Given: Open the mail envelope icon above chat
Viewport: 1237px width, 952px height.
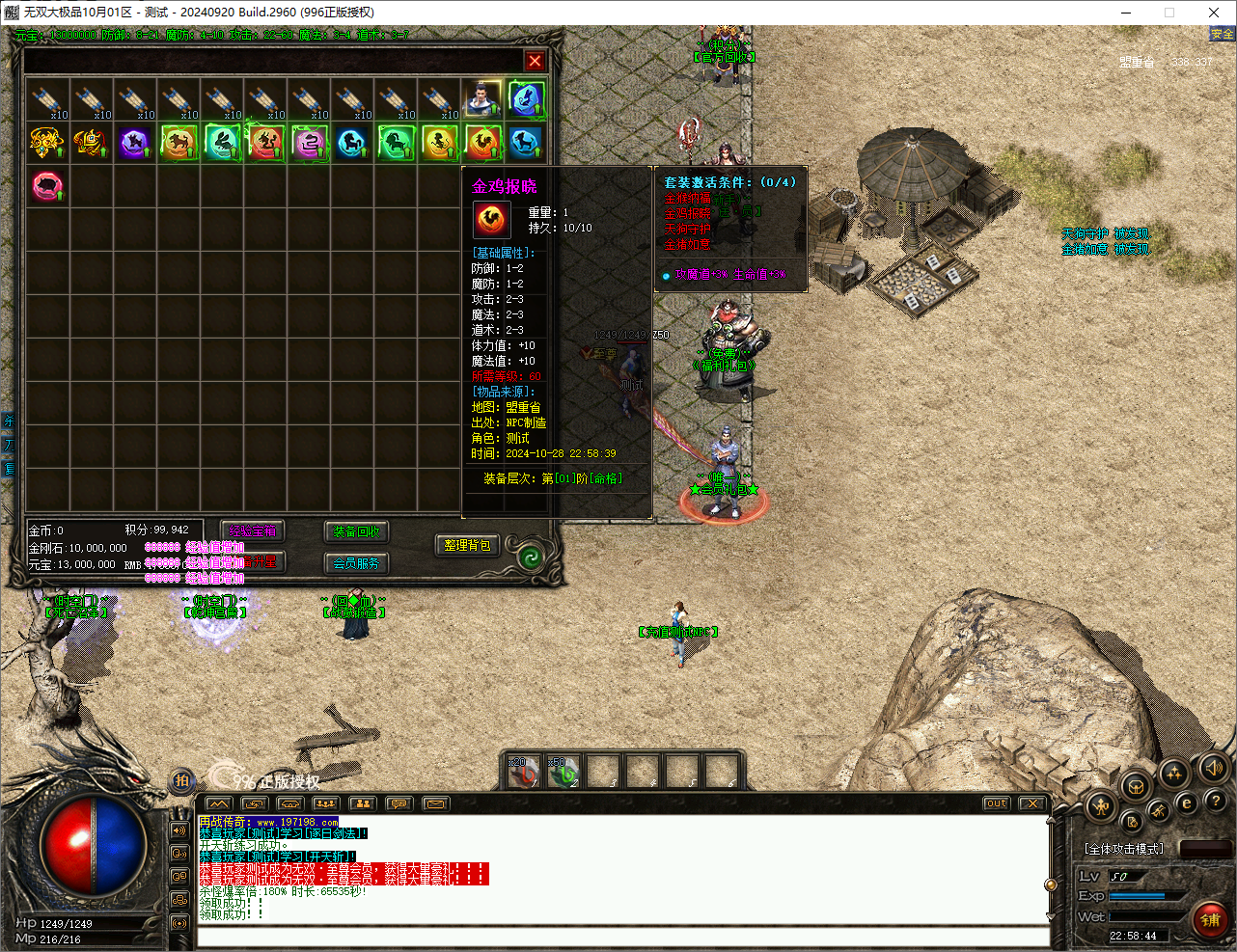Looking at the screenshot, I should [x=436, y=802].
